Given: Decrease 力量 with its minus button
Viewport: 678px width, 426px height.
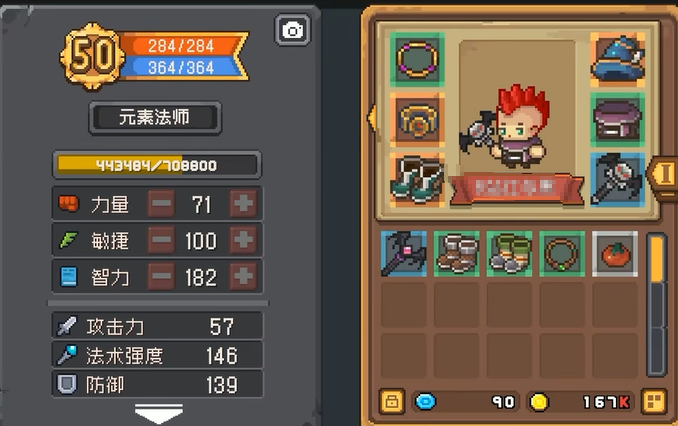Looking at the screenshot, I should pyautogui.click(x=161, y=205).
